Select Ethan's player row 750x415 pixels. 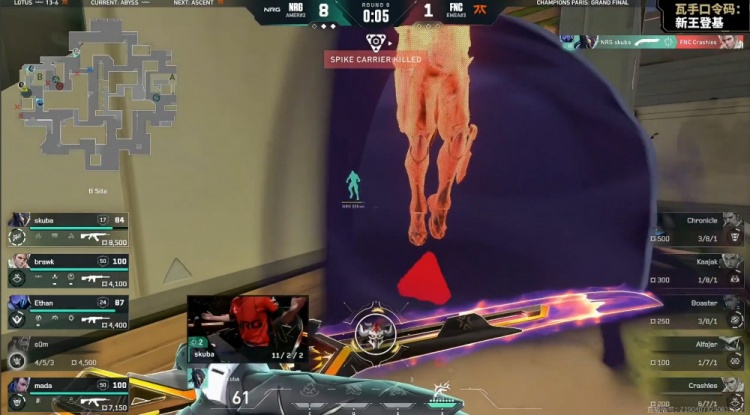[x=70, y=308]
